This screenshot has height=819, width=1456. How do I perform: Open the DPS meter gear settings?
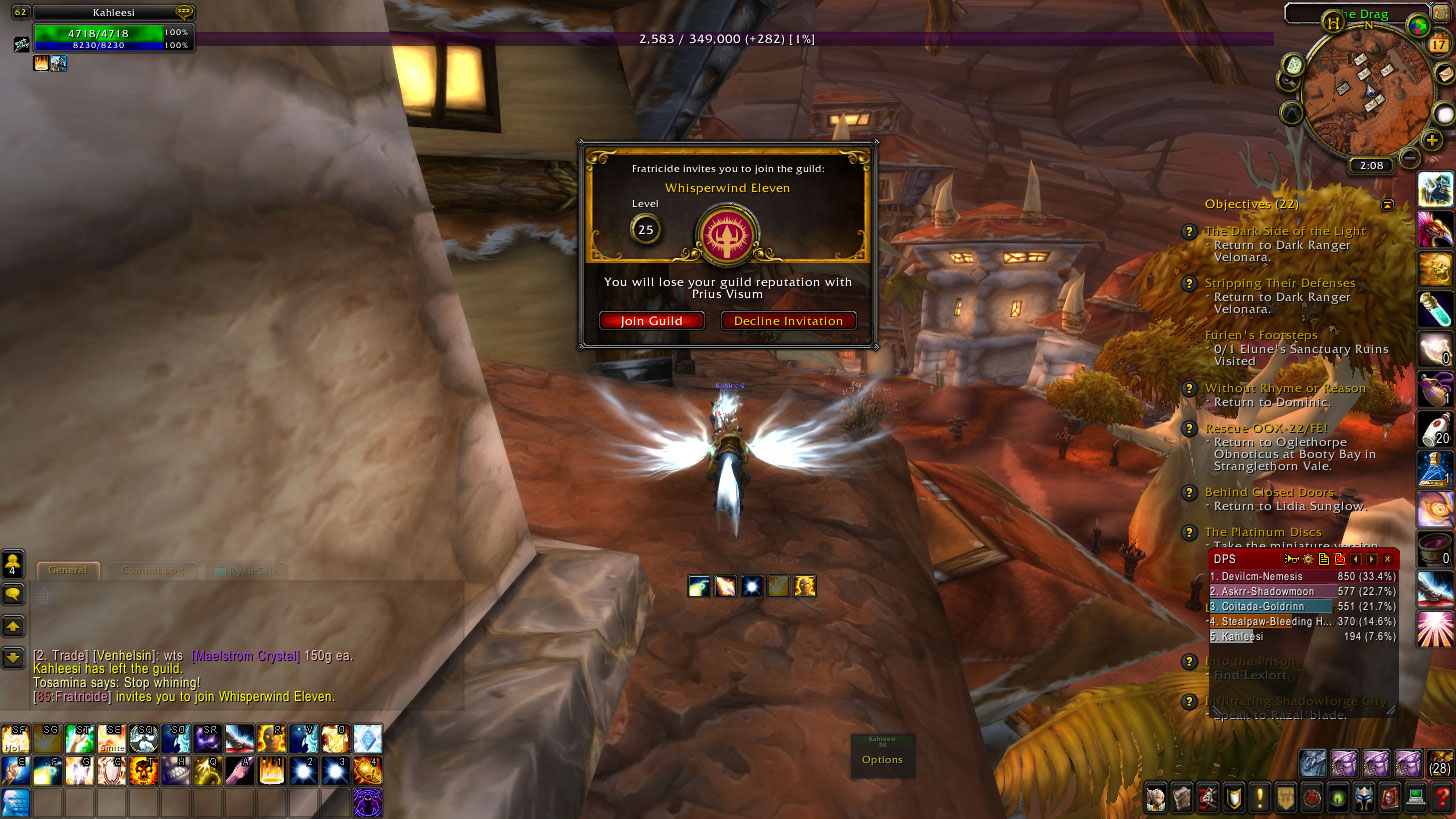(x=1308, y=559)
